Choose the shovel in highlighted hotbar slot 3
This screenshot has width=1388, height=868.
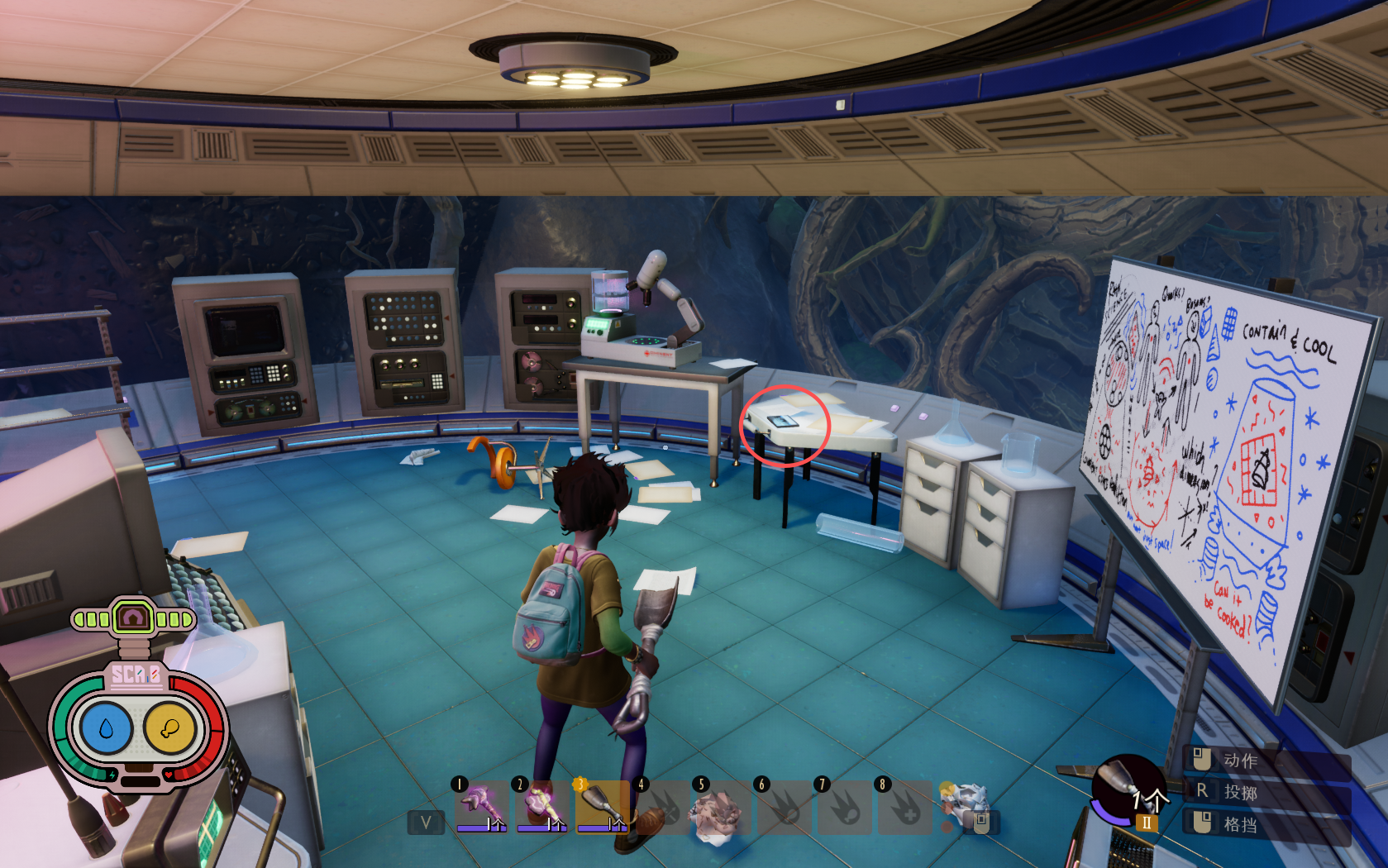pos(603,806)
